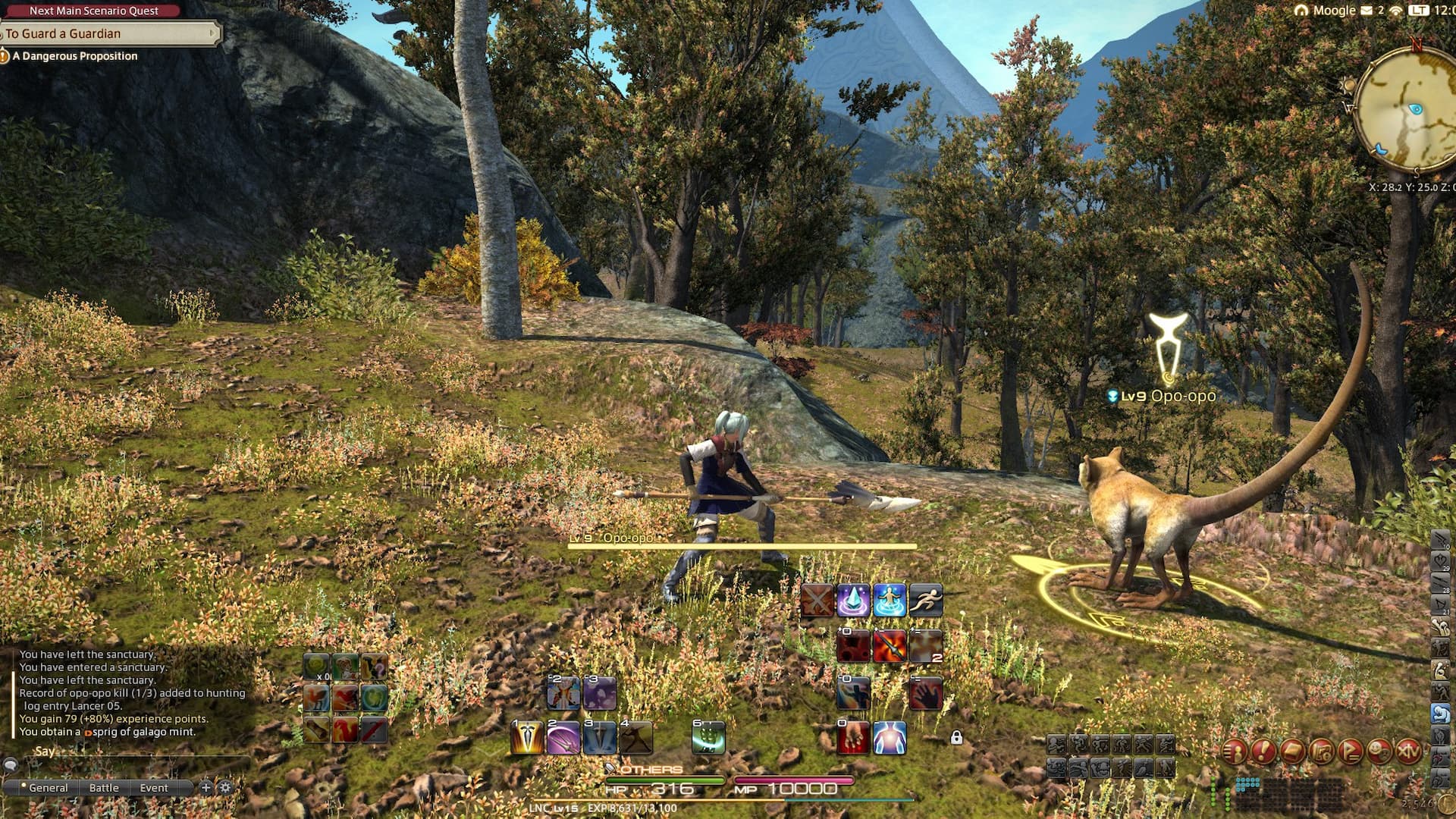Select the quest A Dangerous Proposition
Screen dimensions: 1456x819
pyautogui.click(x=76, y=56)
